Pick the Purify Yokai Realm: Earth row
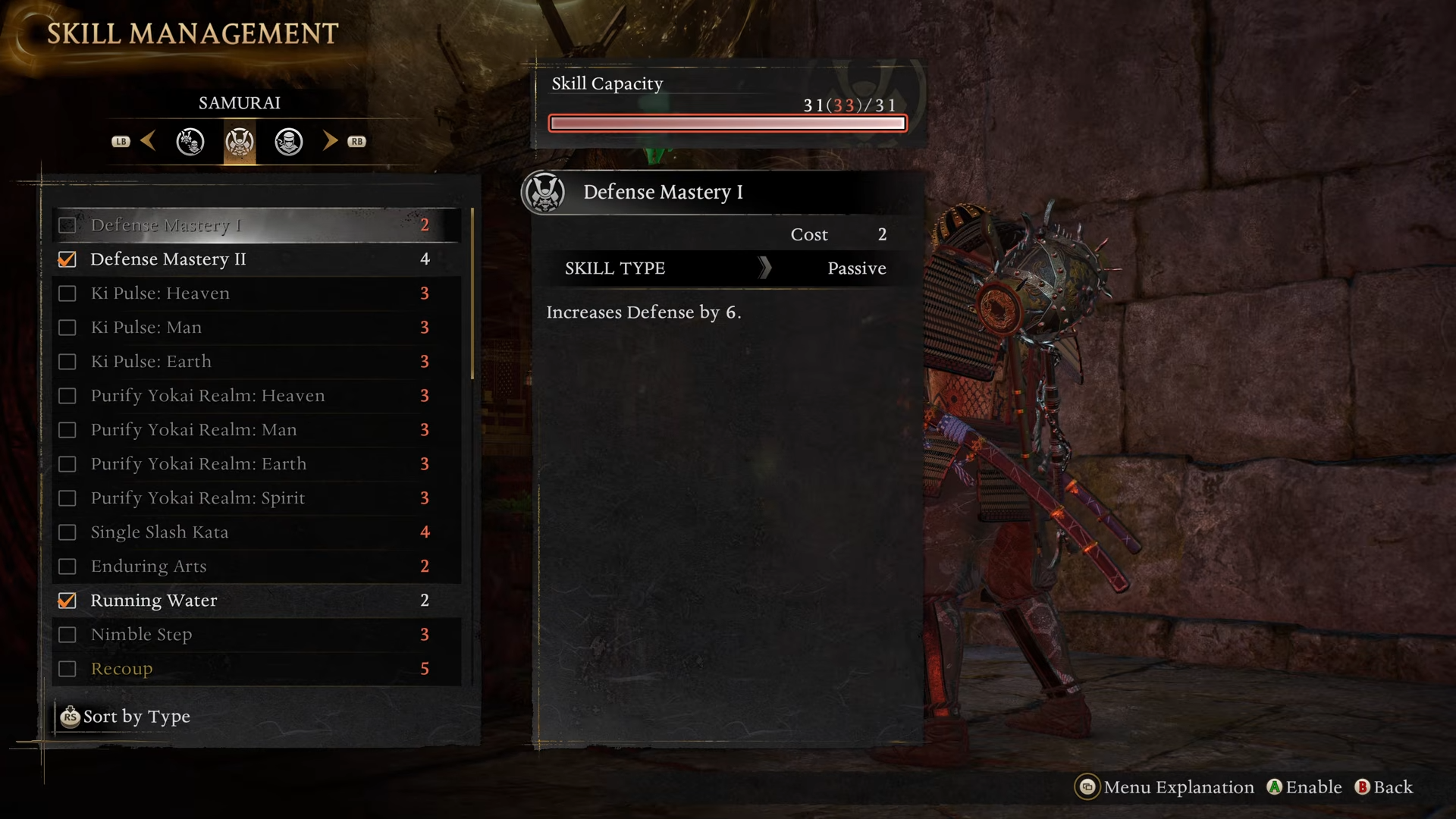This screenshot has width=1456, height=819. pyautogui.click(x=256, y=464)
